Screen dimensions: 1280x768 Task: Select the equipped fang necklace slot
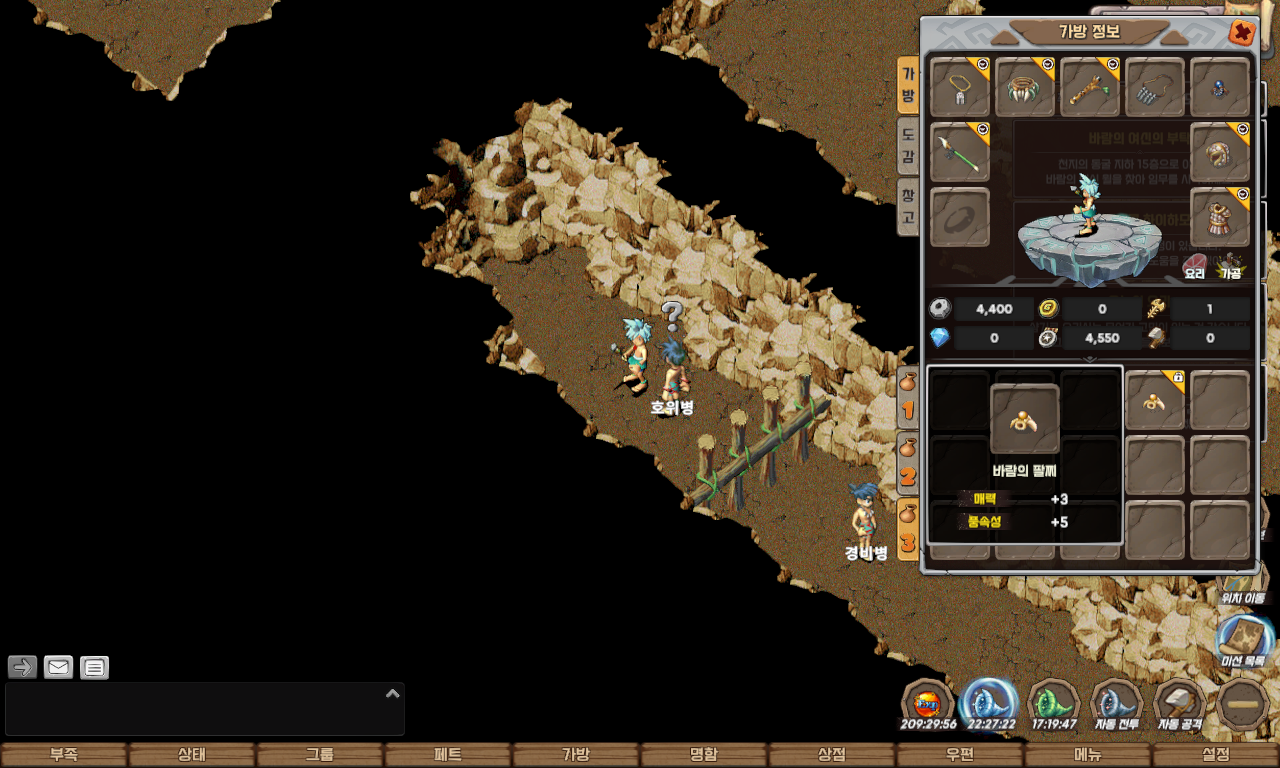click(1025, 88)
